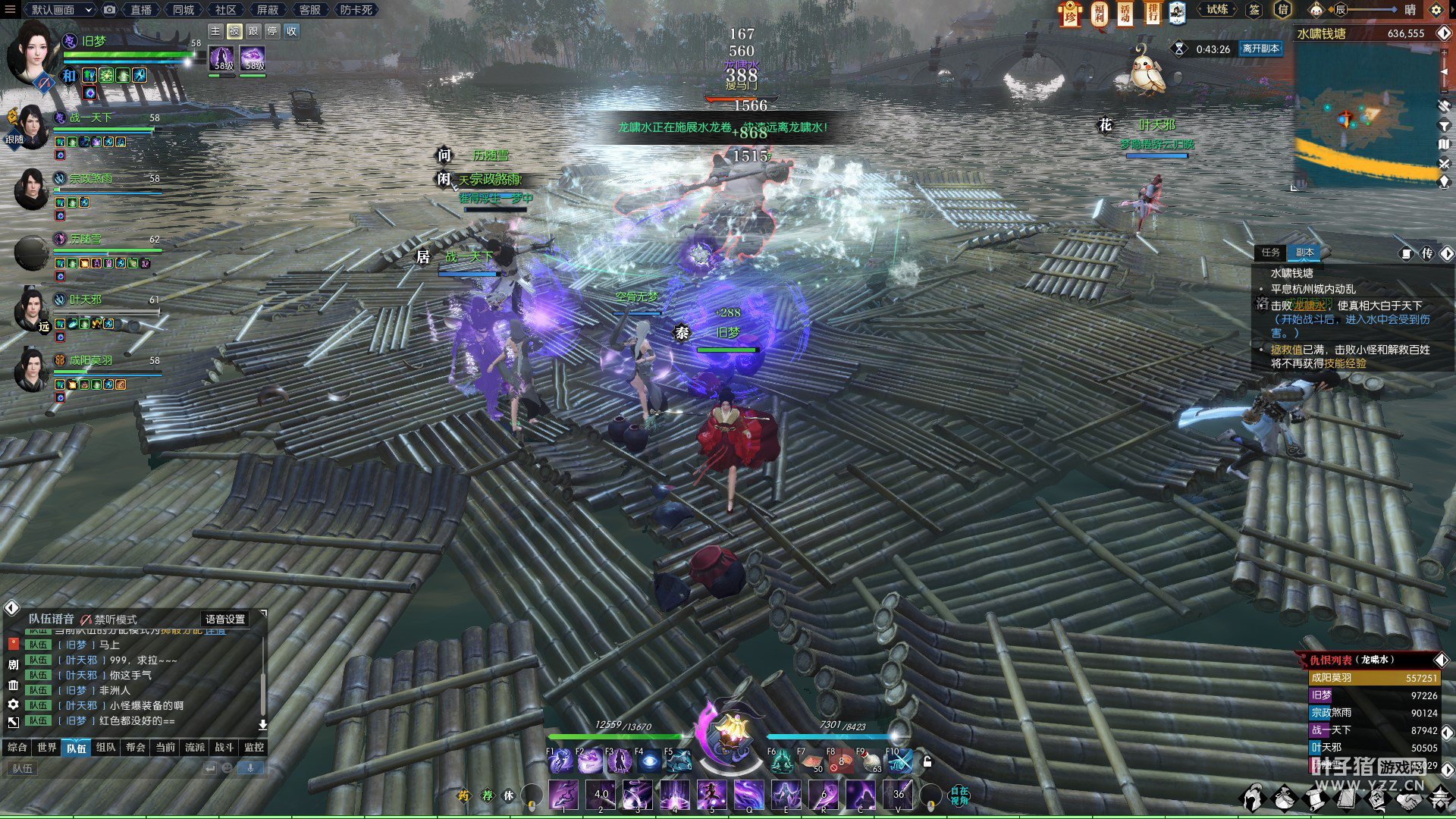Open the 社区 community button

(x=225, y=10)
